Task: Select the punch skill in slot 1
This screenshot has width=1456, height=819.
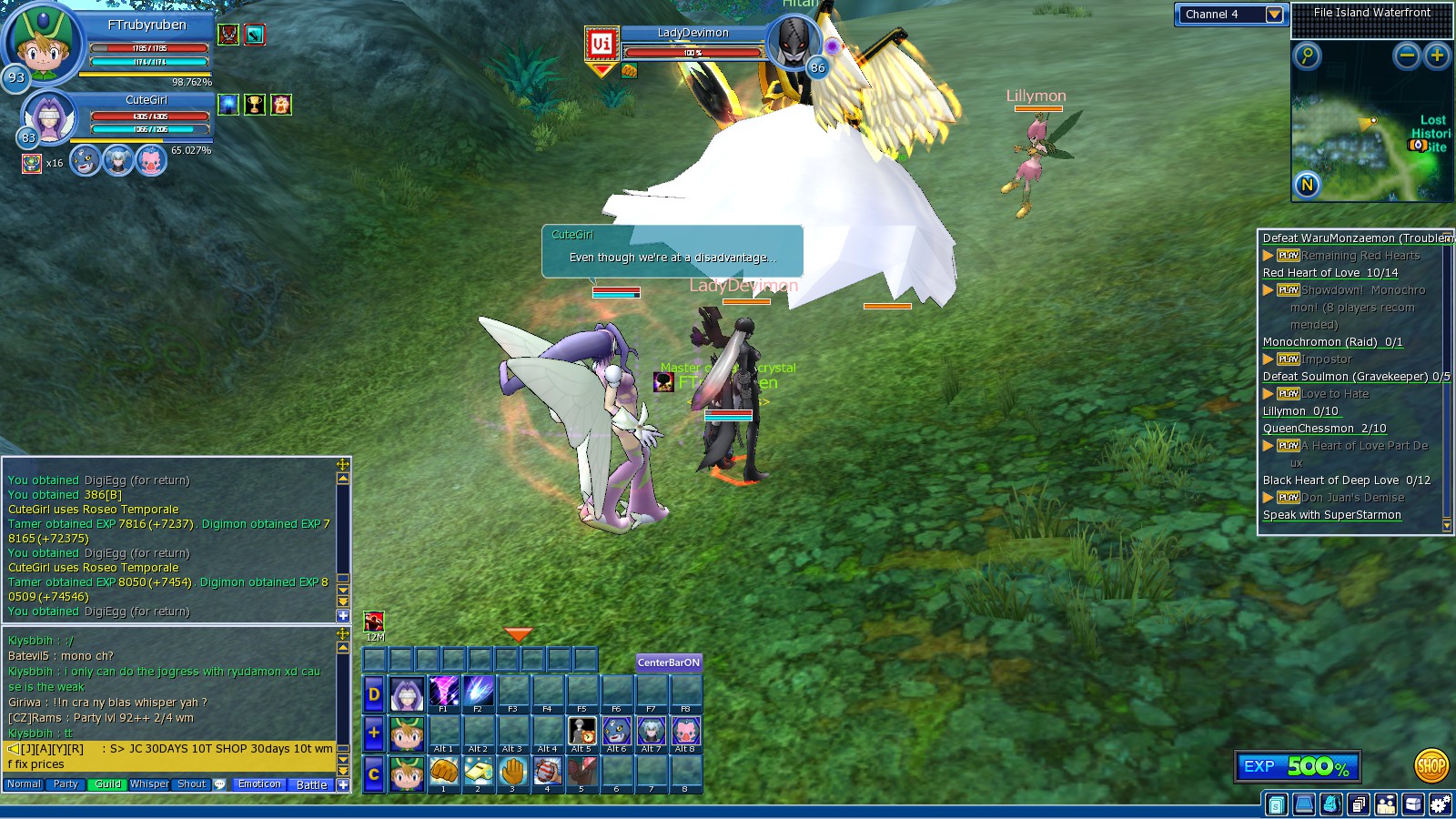Action: point(442,772)
